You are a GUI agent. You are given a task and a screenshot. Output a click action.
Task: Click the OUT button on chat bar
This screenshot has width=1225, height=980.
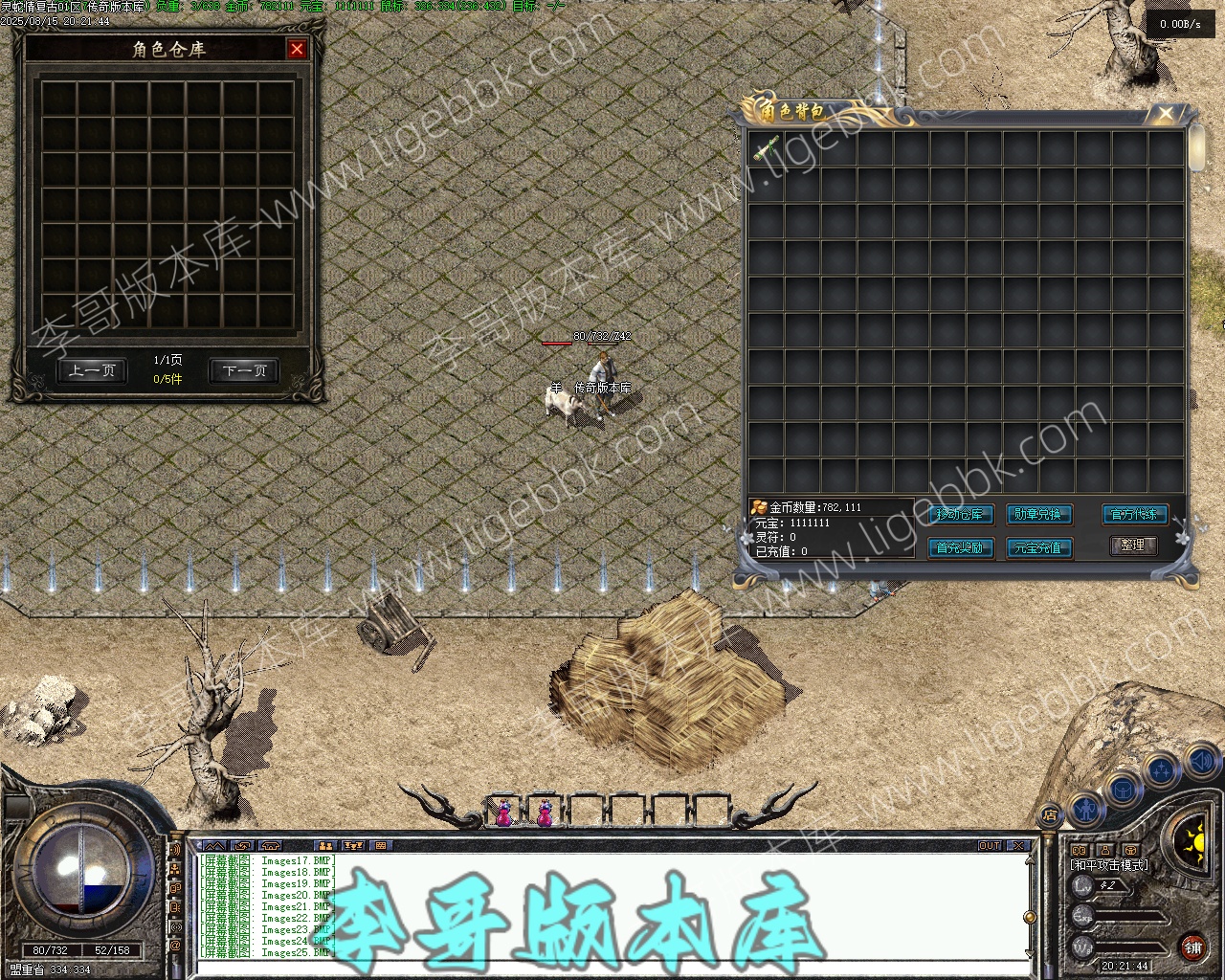990,845
